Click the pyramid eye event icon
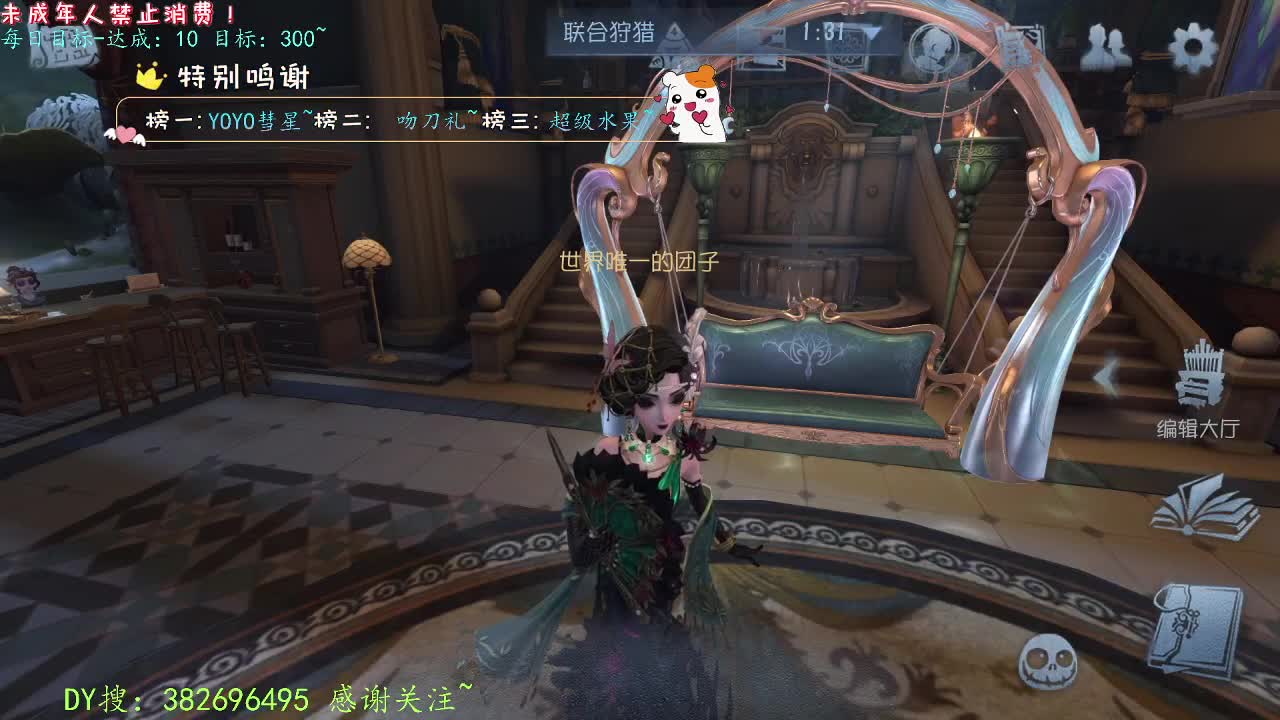The width and height of the screenshot is (1280, 720). pos(674,35)
